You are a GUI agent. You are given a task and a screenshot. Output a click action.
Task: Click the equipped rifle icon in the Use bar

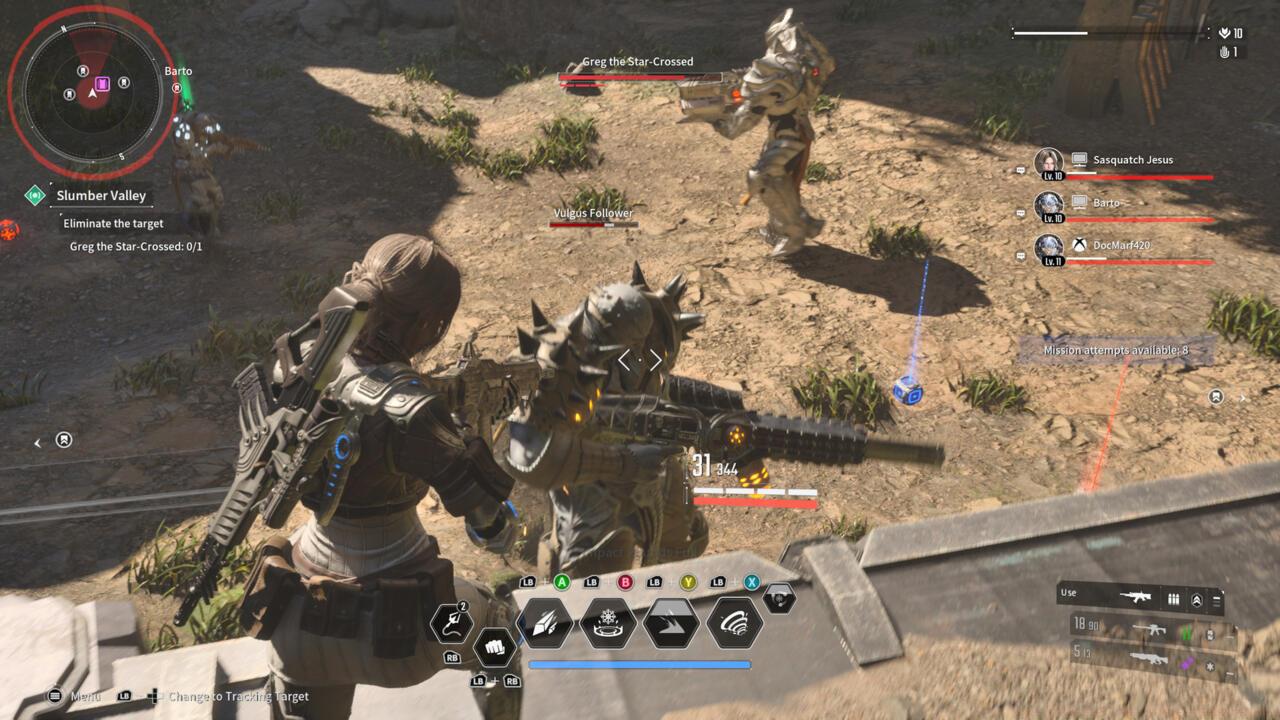click(1136, 597)
